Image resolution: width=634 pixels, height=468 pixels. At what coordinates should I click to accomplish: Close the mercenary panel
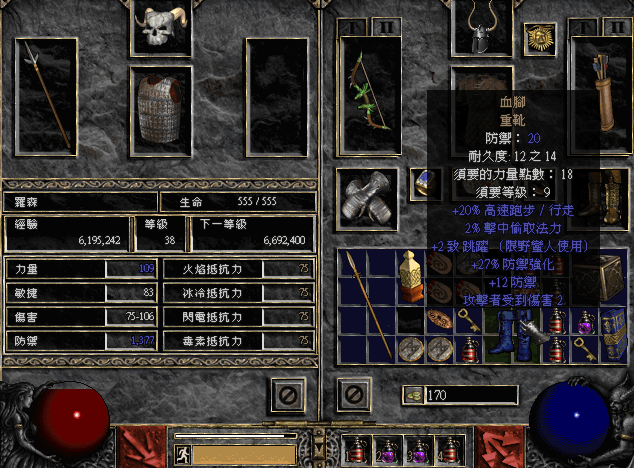click(285, 394)
